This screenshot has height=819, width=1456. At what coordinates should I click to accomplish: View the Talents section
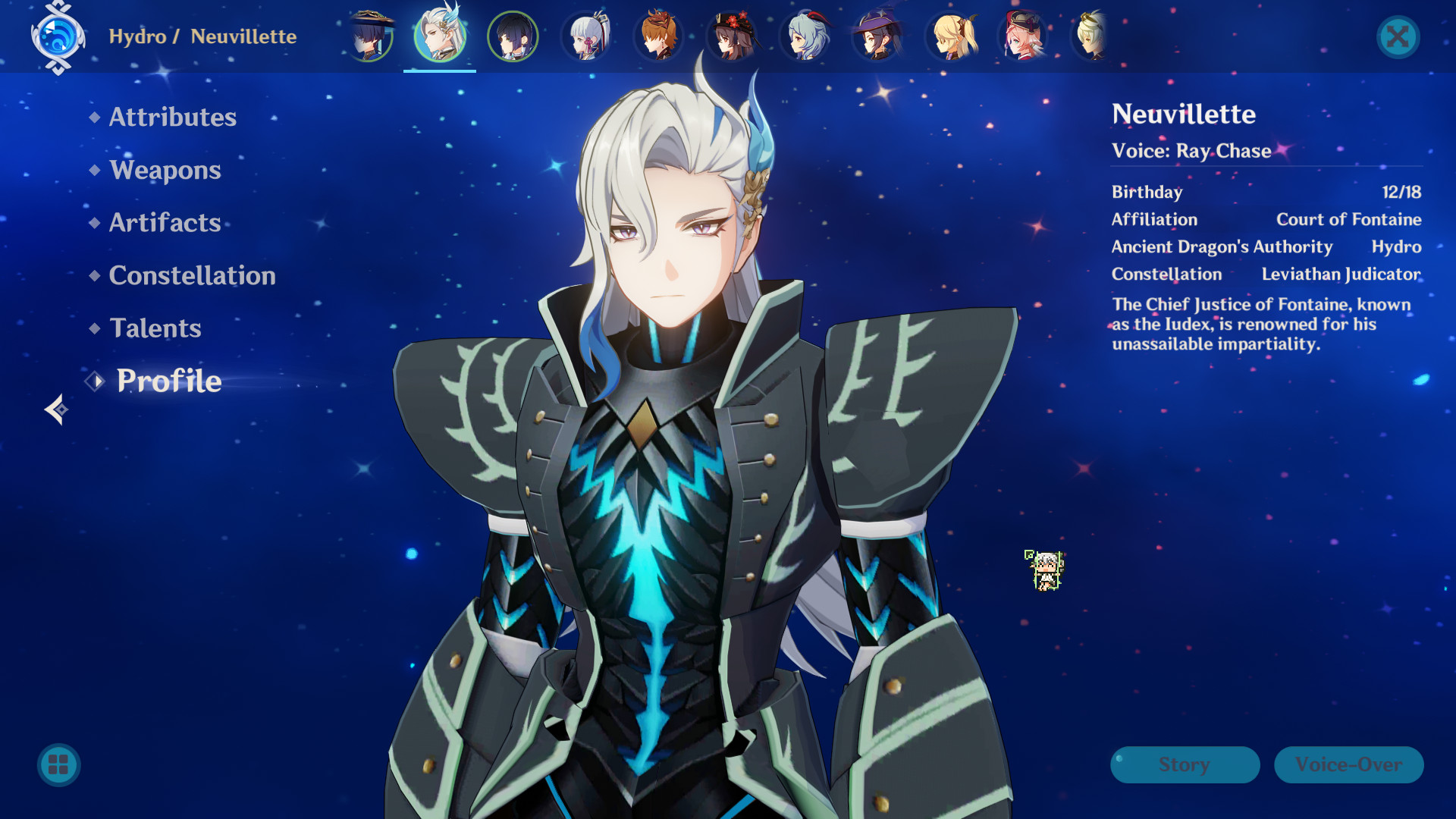[x=155, y=328]
